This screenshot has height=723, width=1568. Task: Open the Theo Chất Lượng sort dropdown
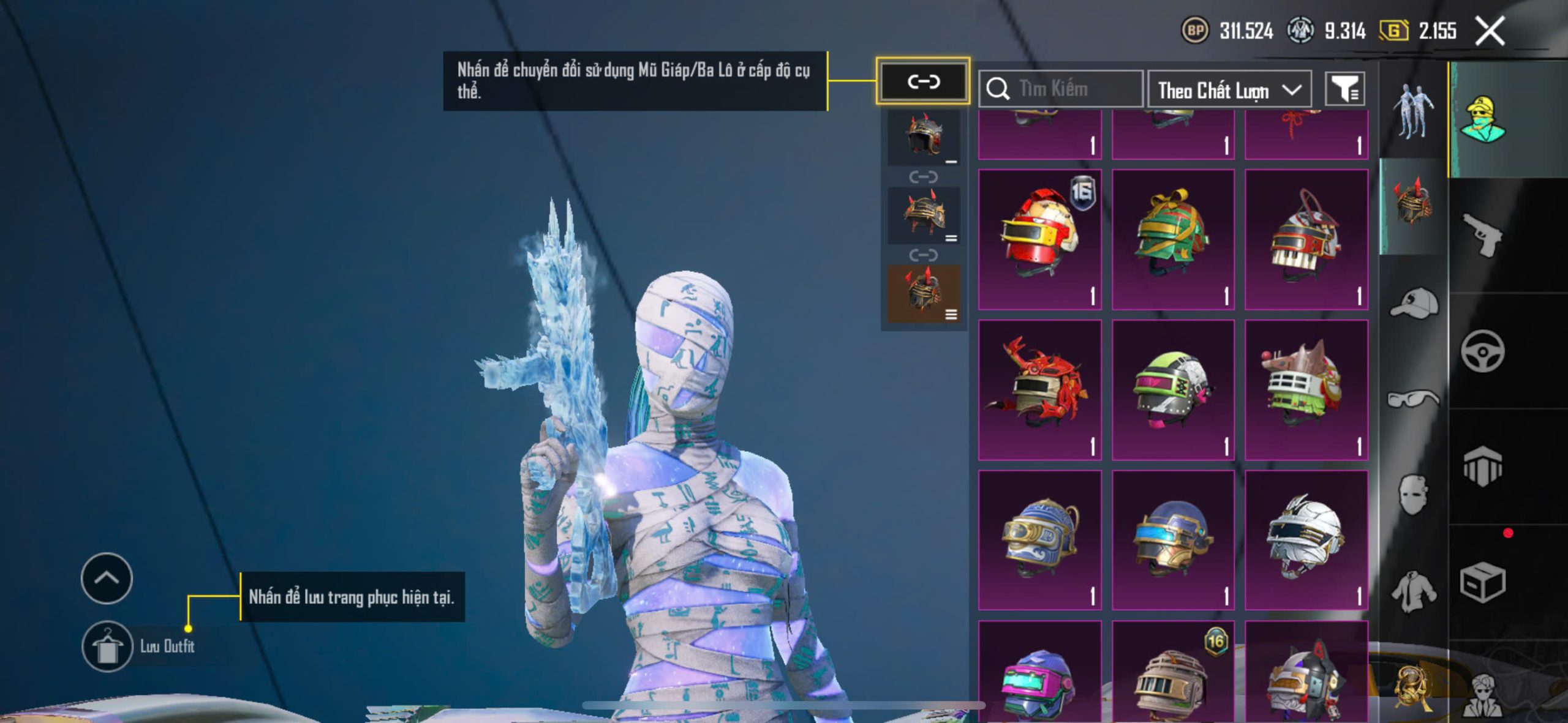coord(1229,91)
